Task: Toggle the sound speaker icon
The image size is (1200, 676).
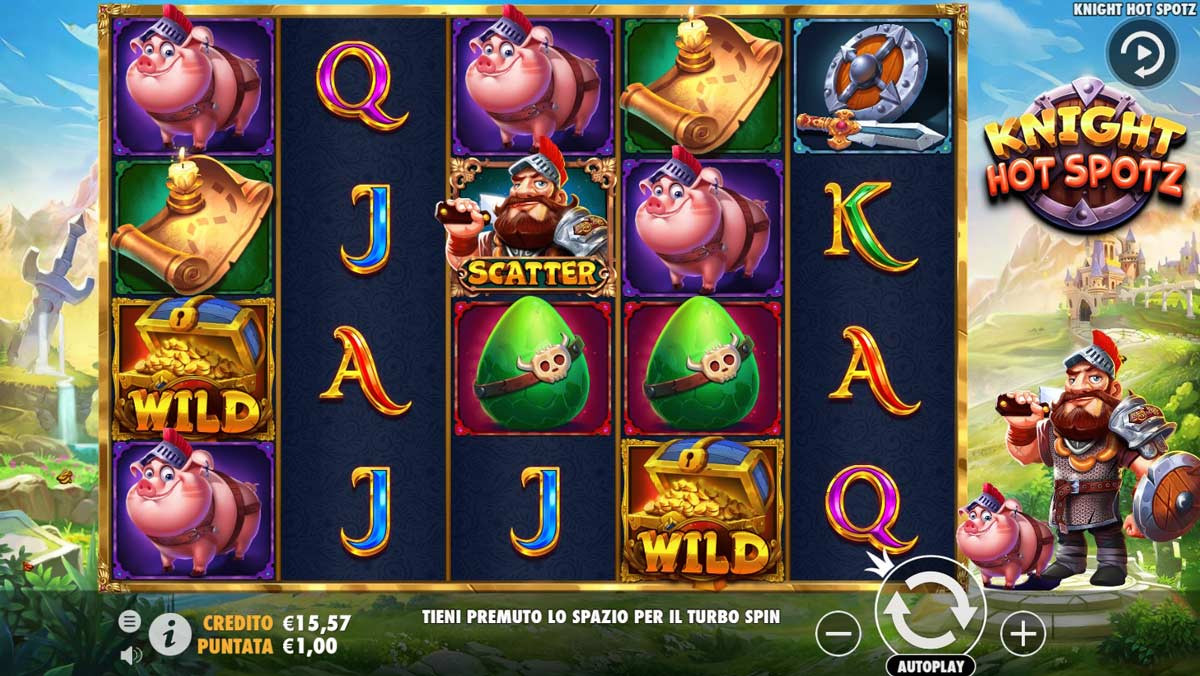Action: click(x=130, y=655)
